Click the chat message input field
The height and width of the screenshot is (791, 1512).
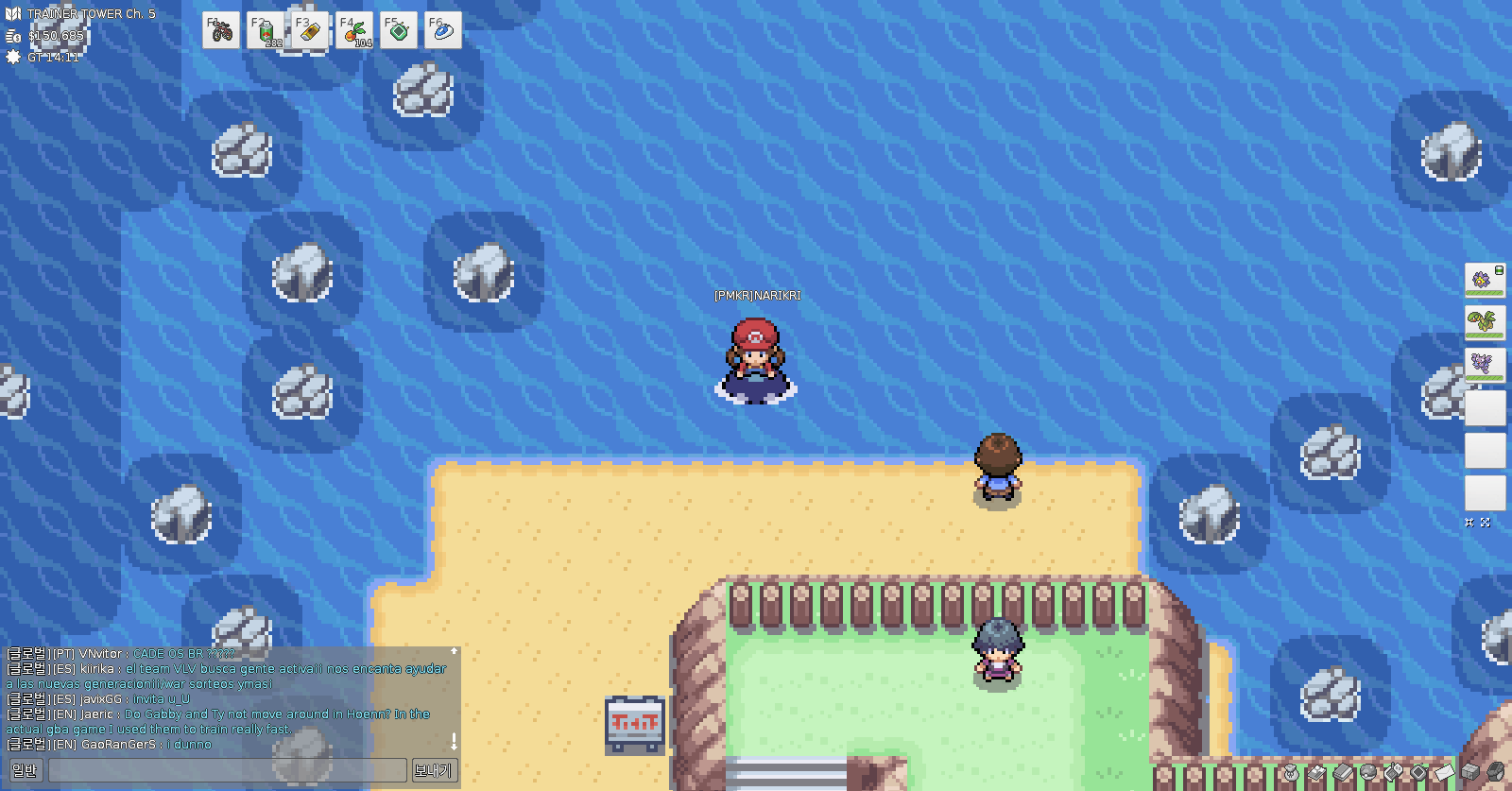[x=227, y=770]
